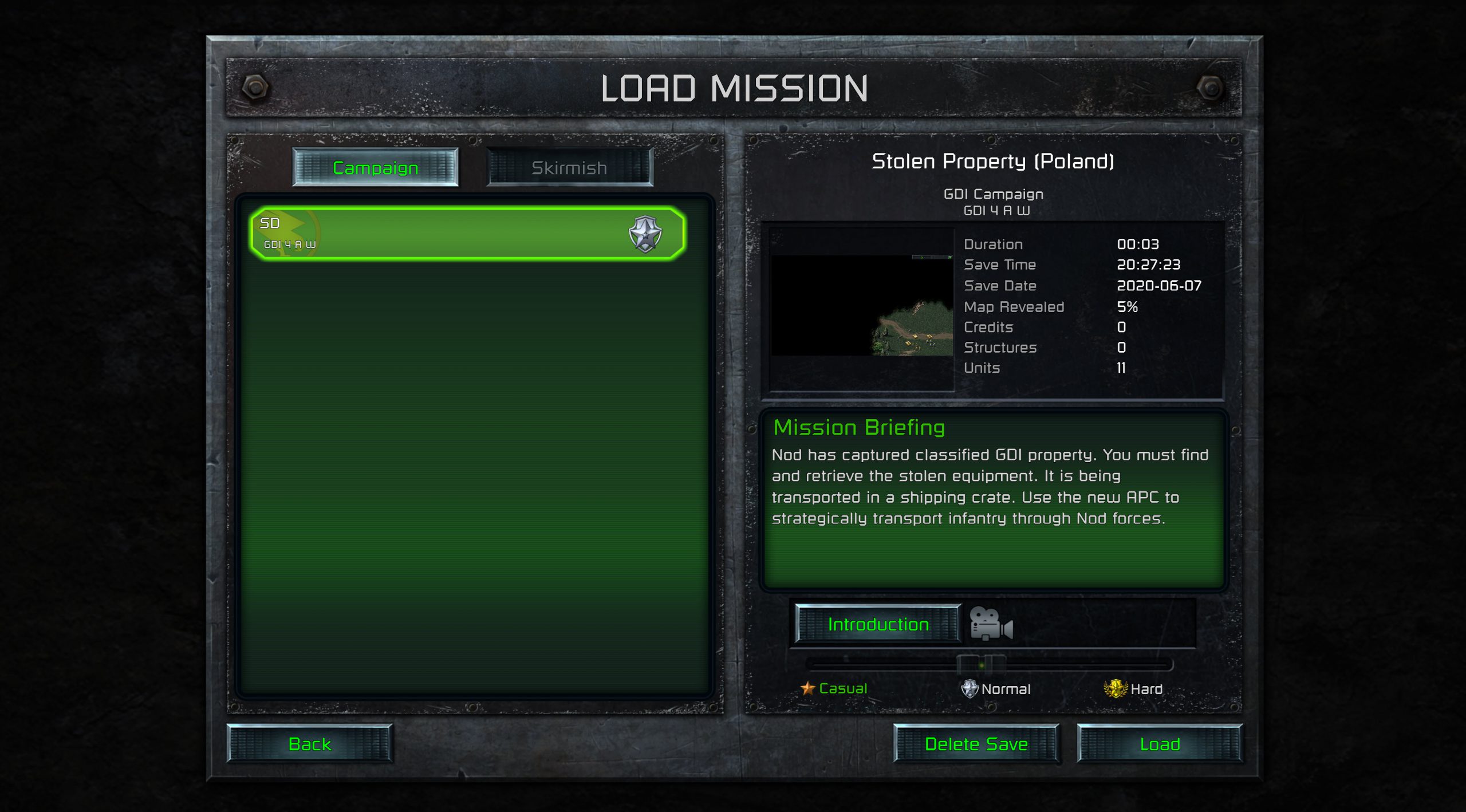Delete the selected save file
The height and width of the screenshot is (812, 1466).
pos(976,744)
